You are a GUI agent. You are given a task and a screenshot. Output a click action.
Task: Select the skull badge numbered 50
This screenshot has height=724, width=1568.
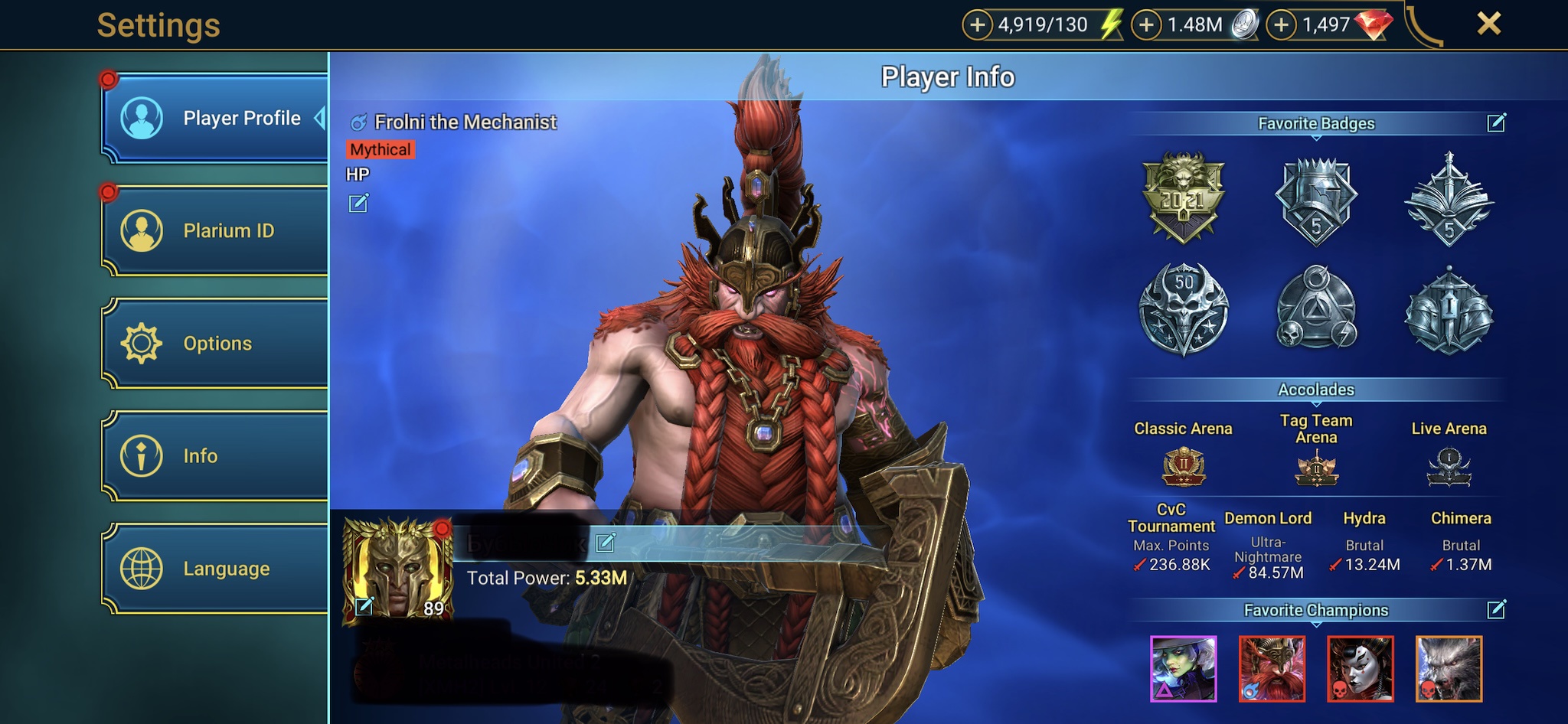pos(1183,309)
